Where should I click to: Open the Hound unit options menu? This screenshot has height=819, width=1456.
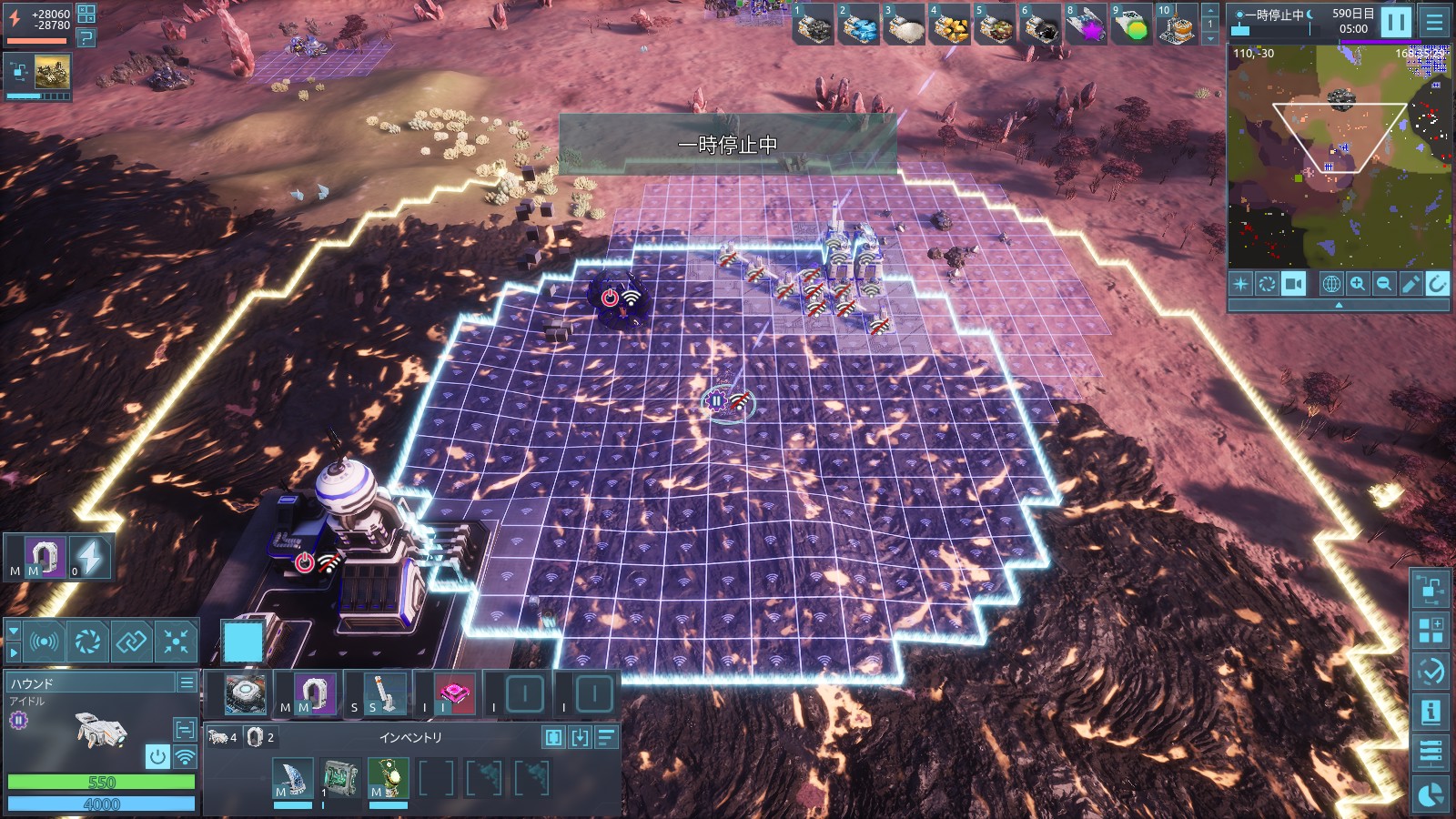(x=187, y=682)
